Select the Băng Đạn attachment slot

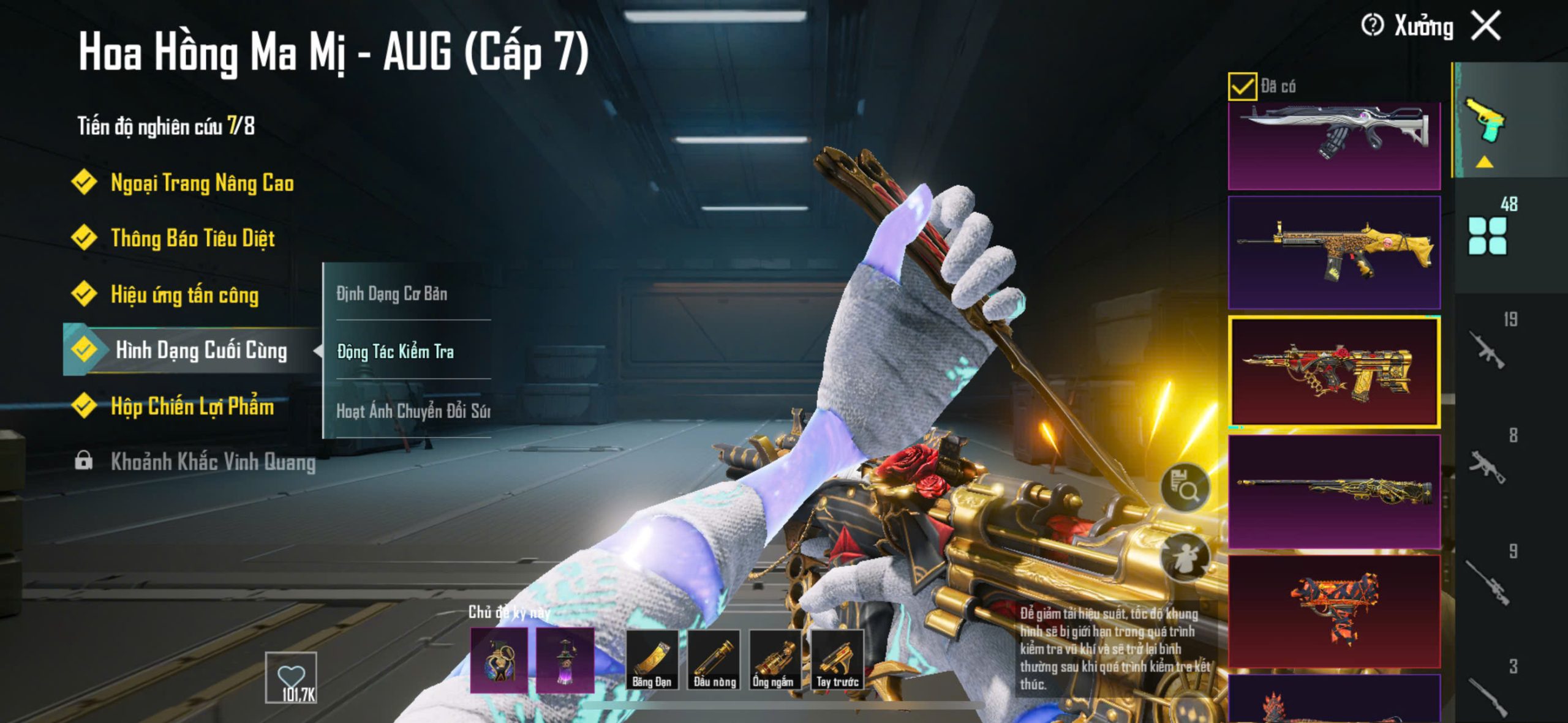click(x=652, y=660)
